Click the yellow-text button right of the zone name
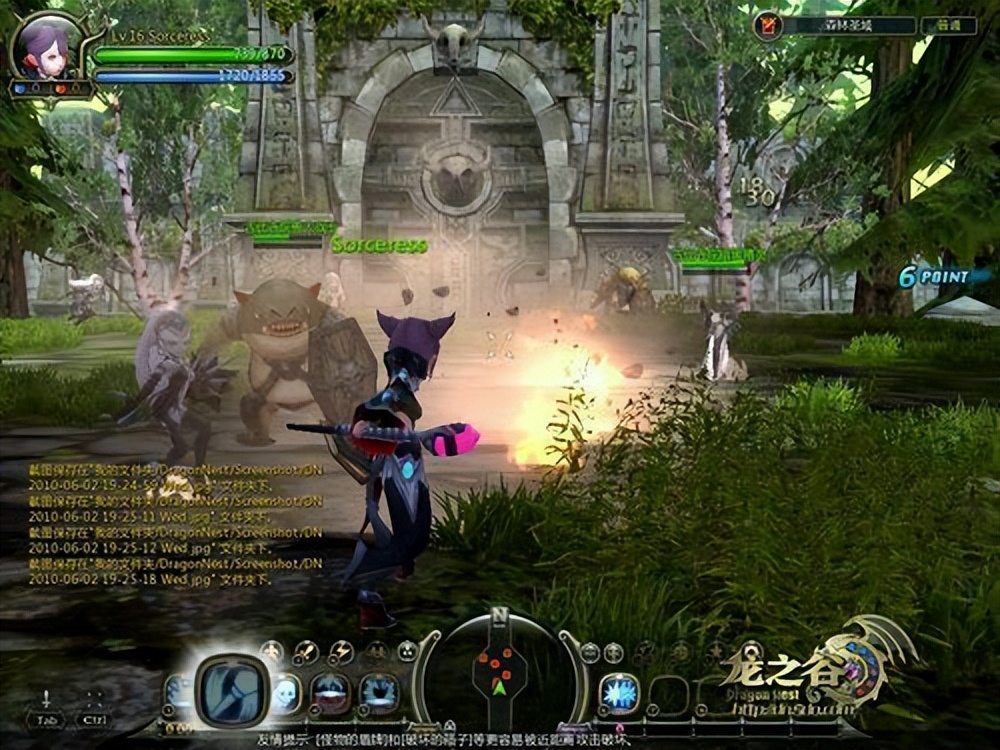This screenshot has width=1000, height=750. click(x=948, y=26)
